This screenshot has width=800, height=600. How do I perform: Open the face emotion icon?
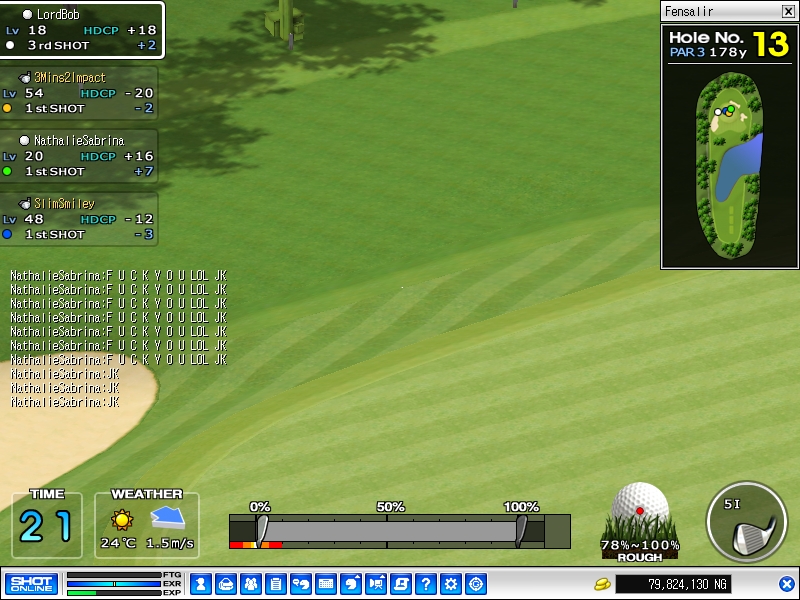point(351,584)
